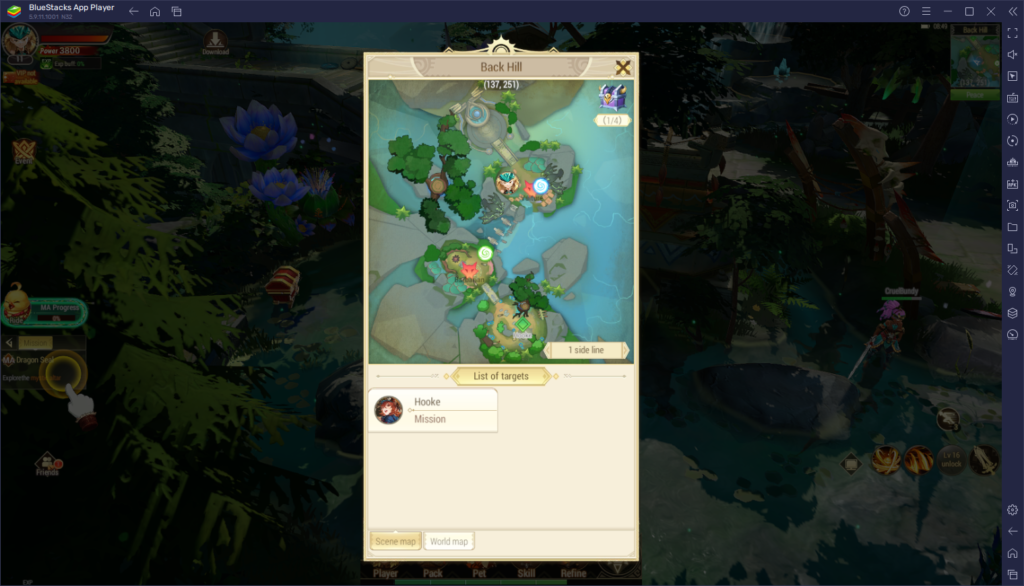Open the Back Hill minimap
1024x586 pixels.
[967, 60]
